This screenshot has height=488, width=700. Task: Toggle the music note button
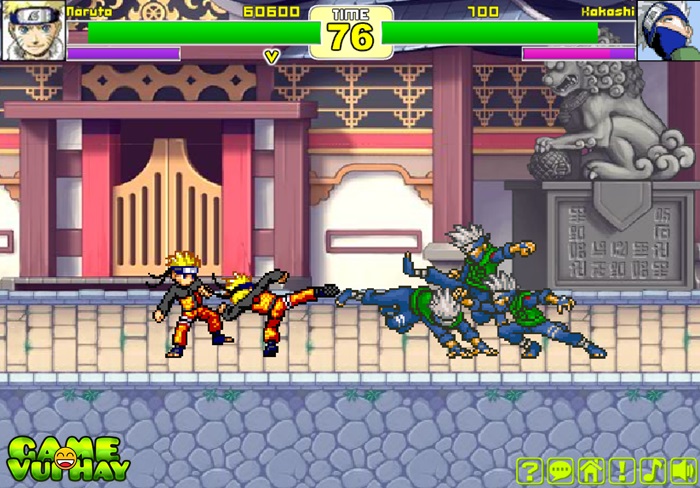click(652, 470)
